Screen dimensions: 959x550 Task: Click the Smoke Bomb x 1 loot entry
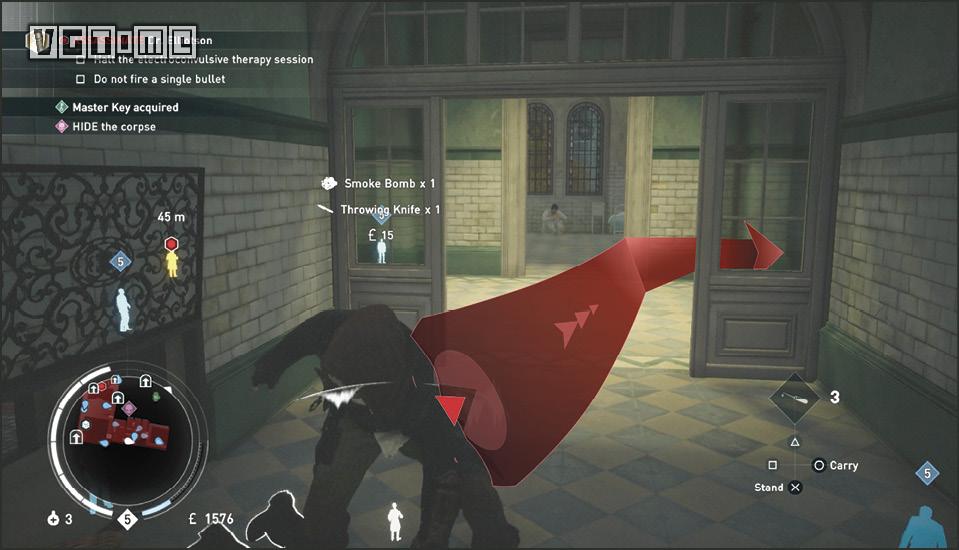(379, 184)
